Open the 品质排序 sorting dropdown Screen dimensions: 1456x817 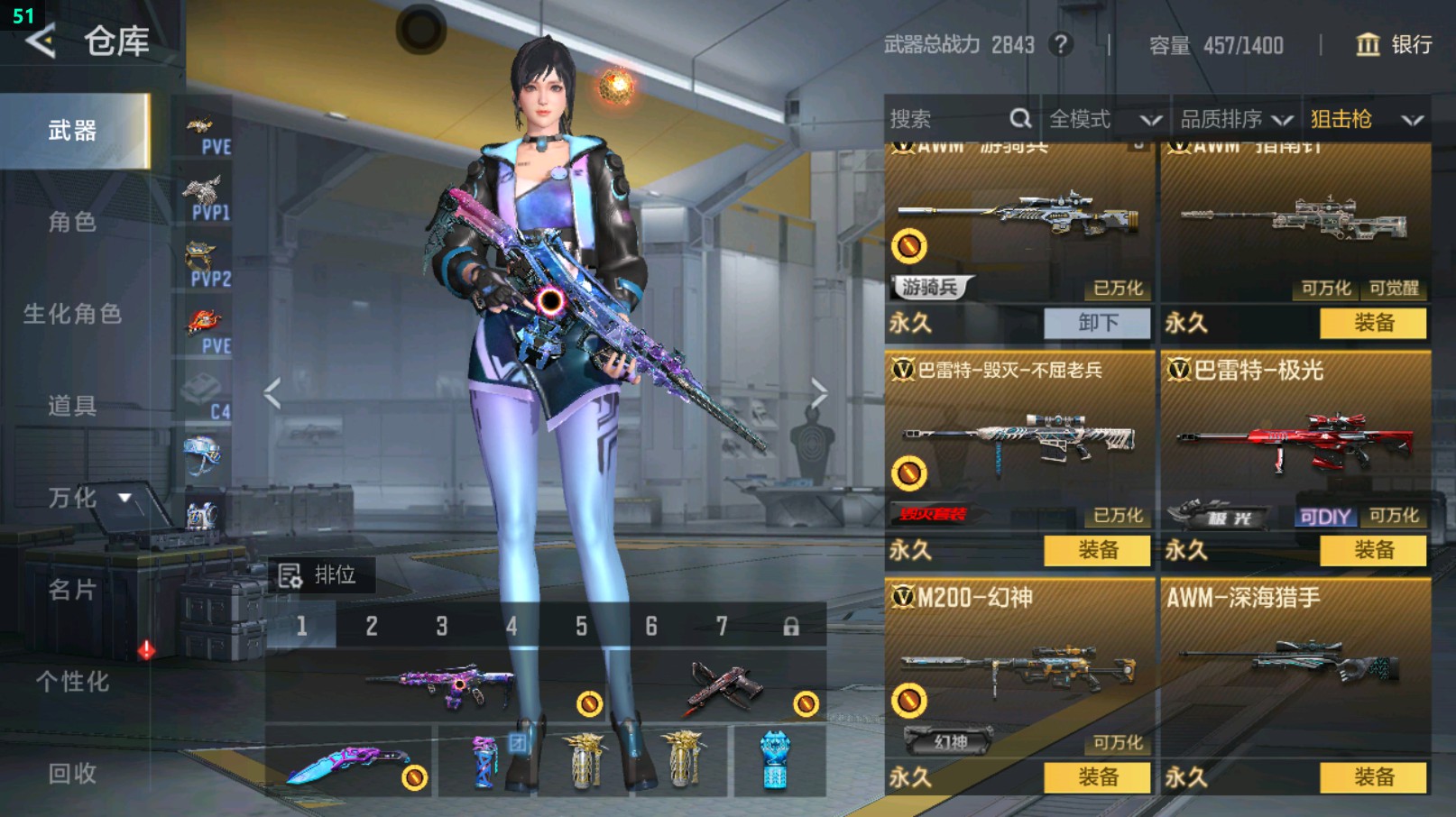click(x=1236, y=119)
